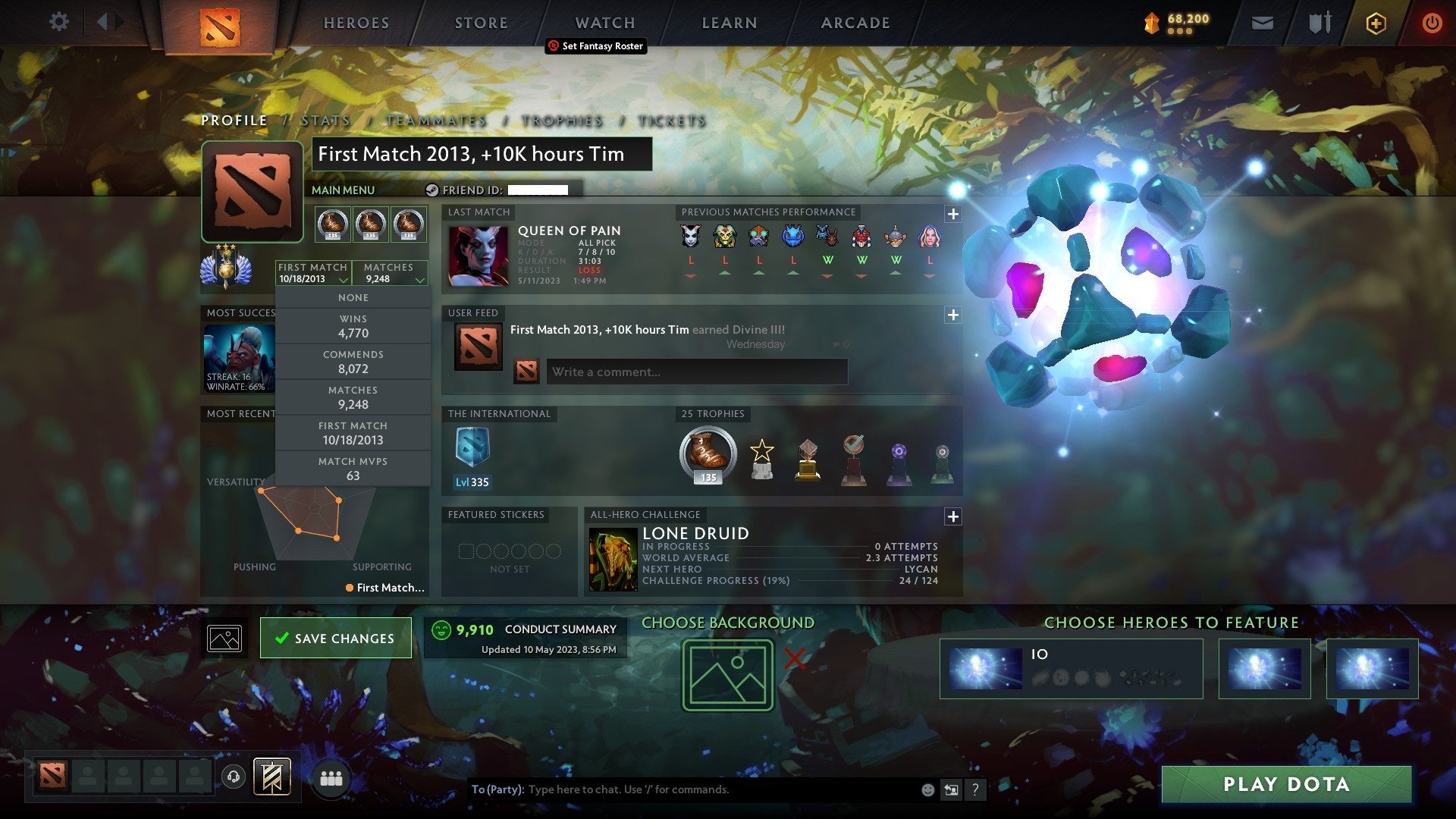This screenshot has height=819, width=1456.
Task: Open the Matches 9,248 dropdown
Action: pos(389,273)
